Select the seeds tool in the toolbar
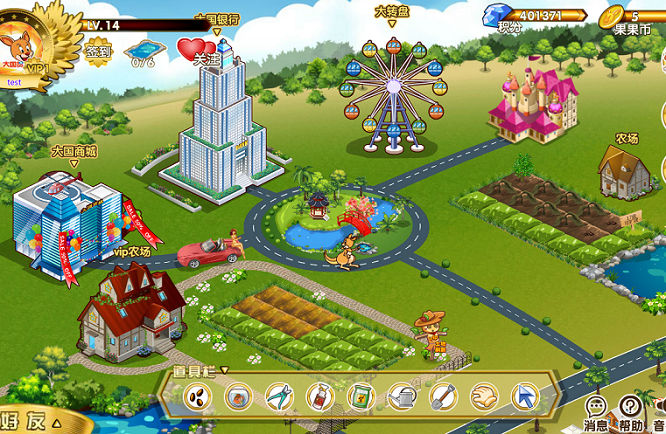 tap(197, 398)
